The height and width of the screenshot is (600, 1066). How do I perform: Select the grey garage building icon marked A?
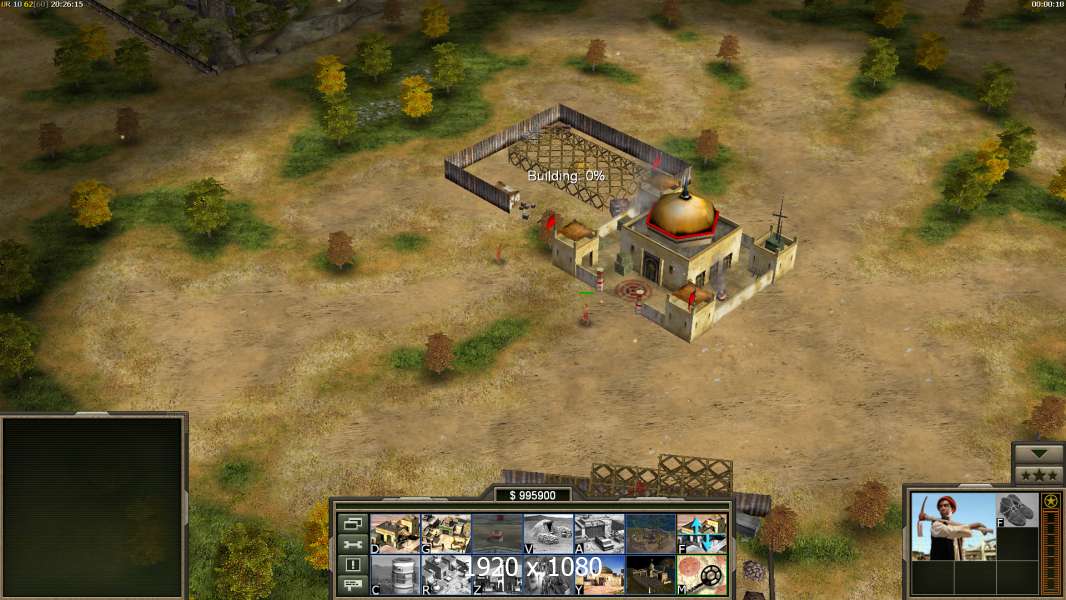pos(599,533)
